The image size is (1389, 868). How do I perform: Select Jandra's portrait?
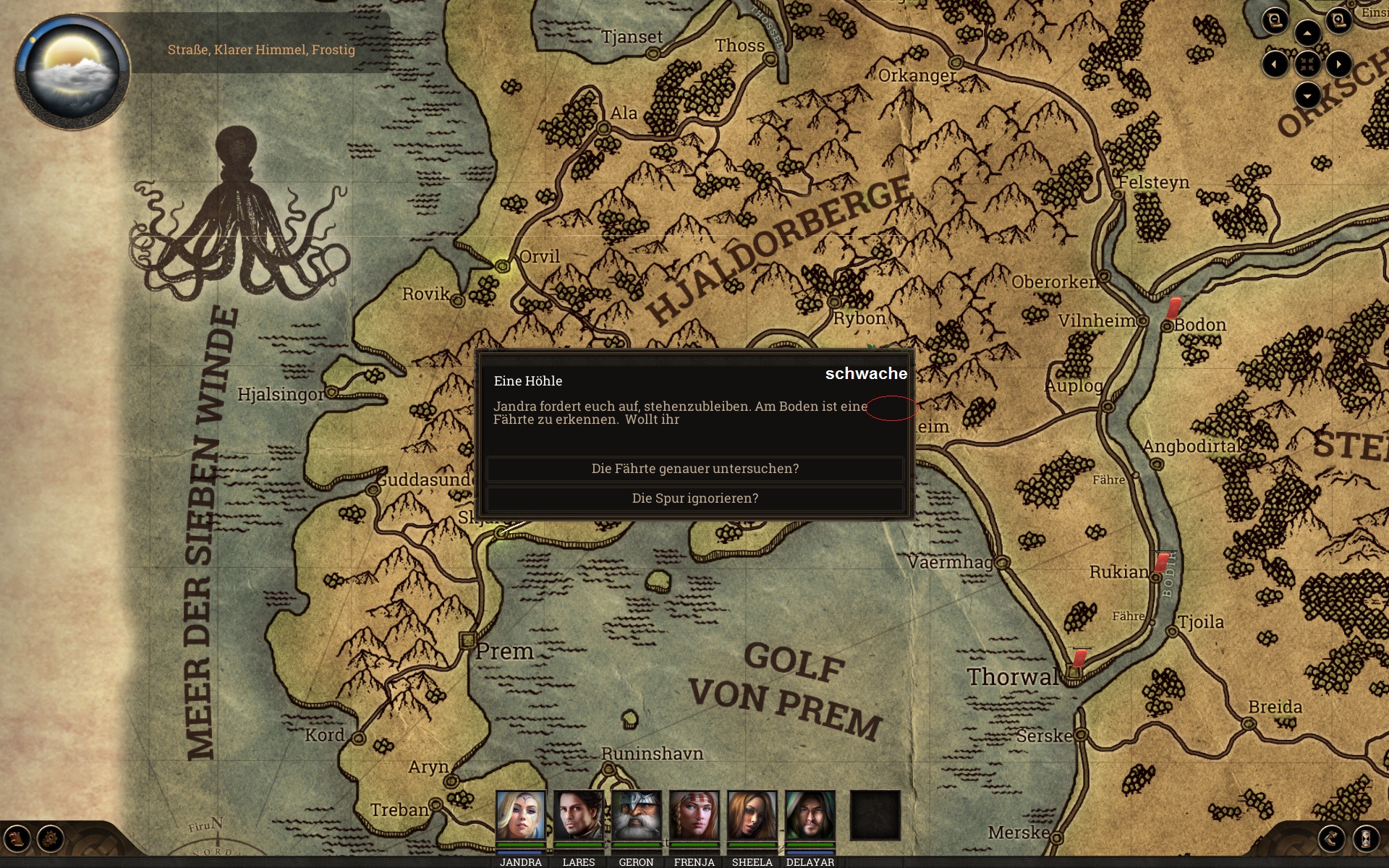tap(520, 815)
